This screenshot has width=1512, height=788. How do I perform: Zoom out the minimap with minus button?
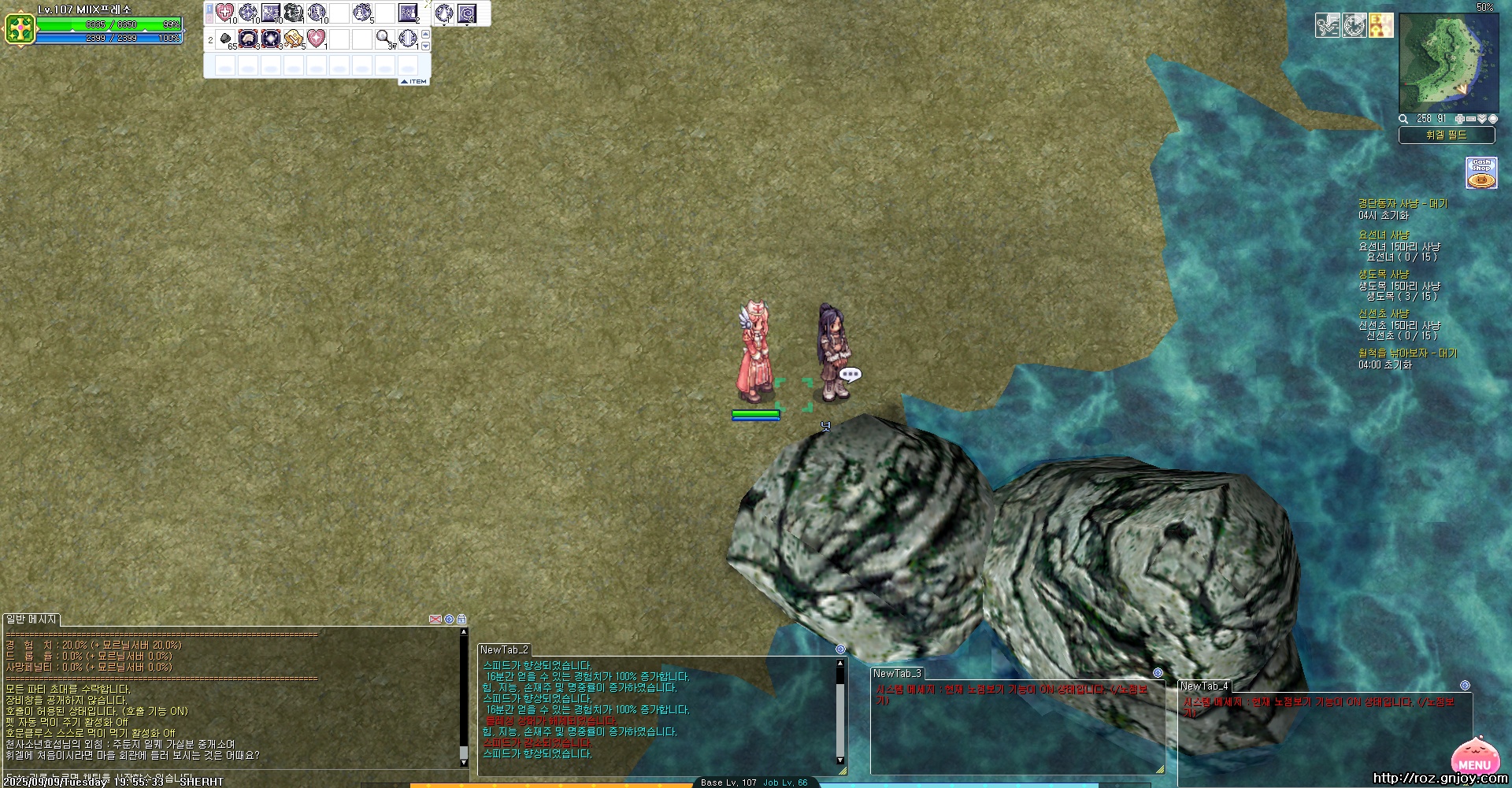(1470, 119)
